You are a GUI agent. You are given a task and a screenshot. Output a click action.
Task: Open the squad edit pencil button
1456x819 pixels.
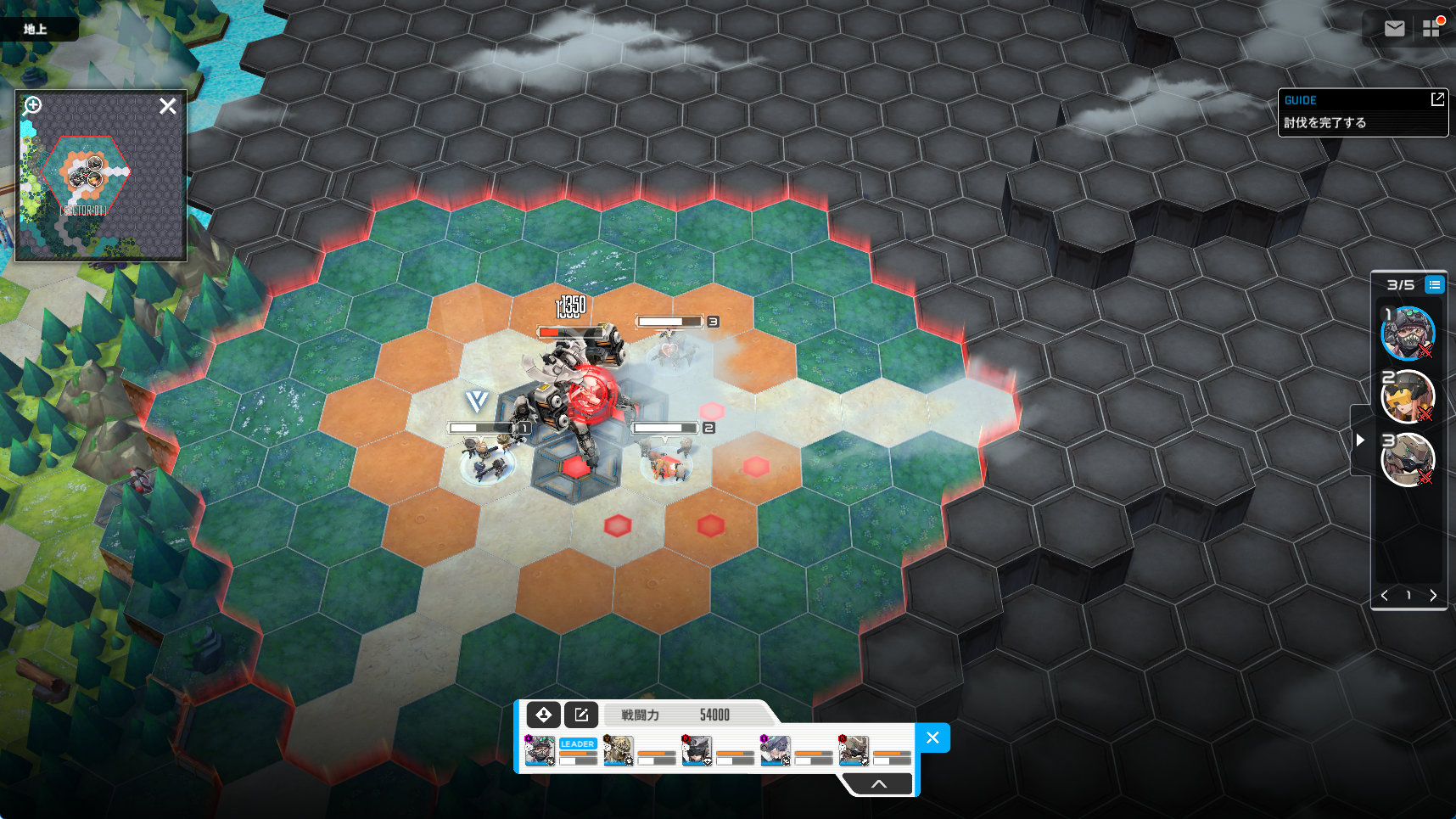pyautogui.click(x=581, y=715)
